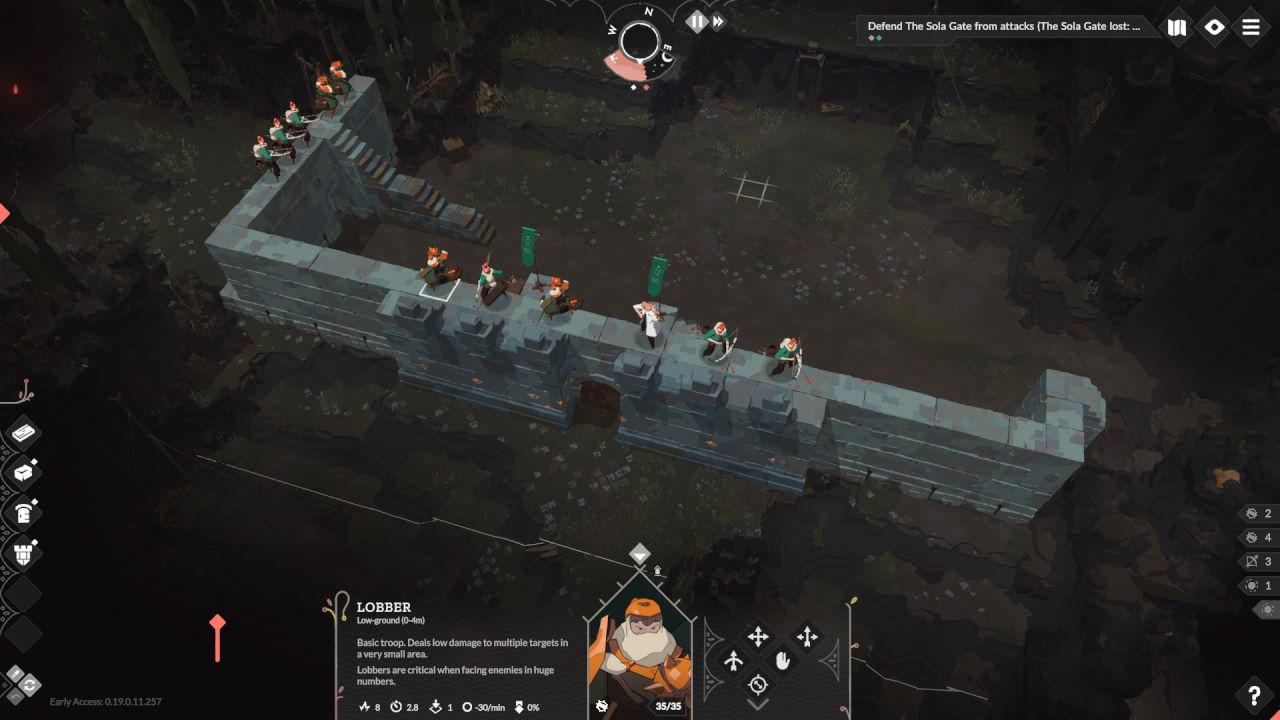Select the brick build category
Image resolution: width=1280 pixels, height=720 pixels.
click(x=23, y=434)
